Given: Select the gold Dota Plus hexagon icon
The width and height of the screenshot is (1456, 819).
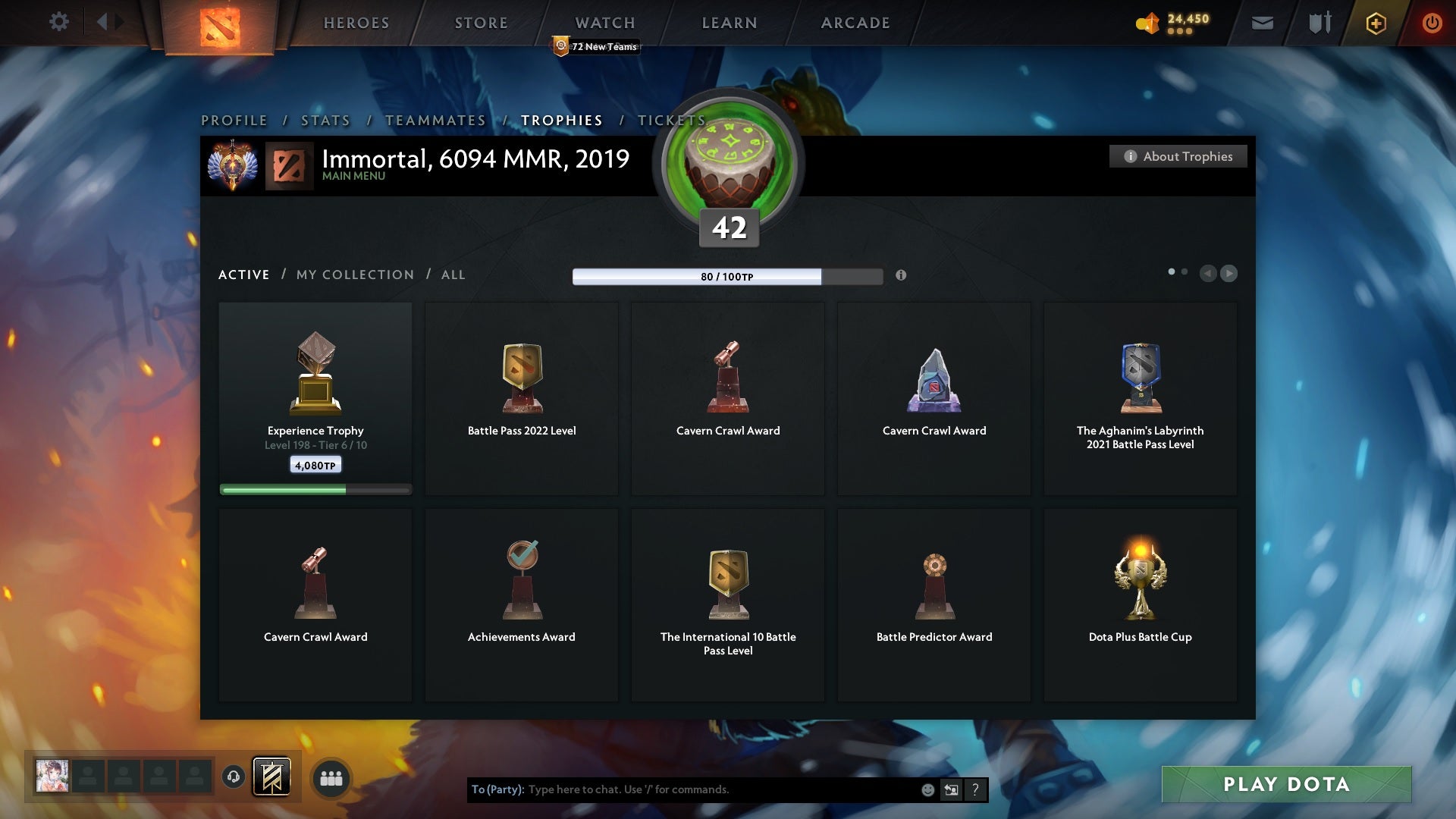Looking at the screenshot, I should point(1375,23).
